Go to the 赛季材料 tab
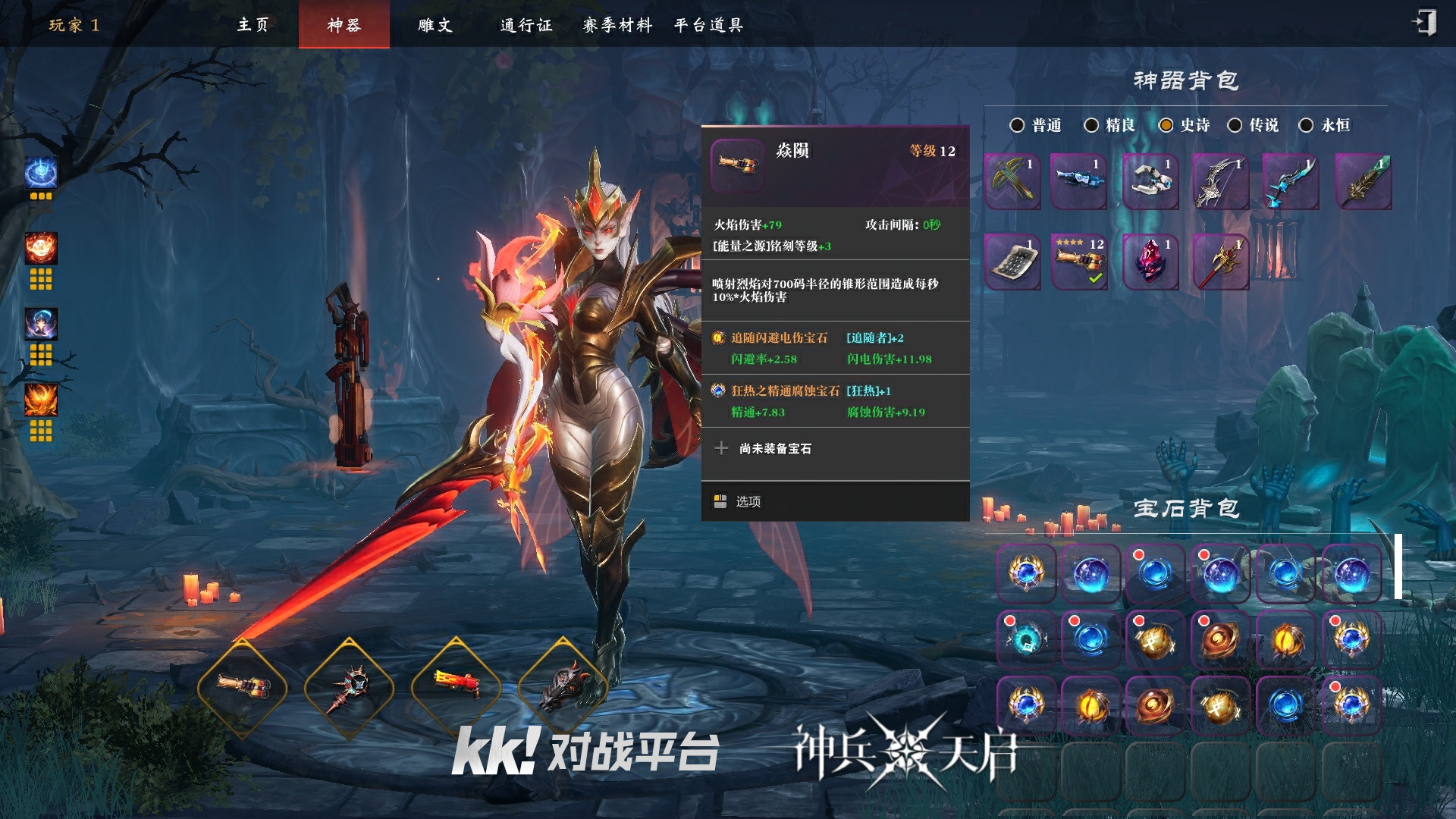Screen dimensions: 1456x819 click(617, 25)
